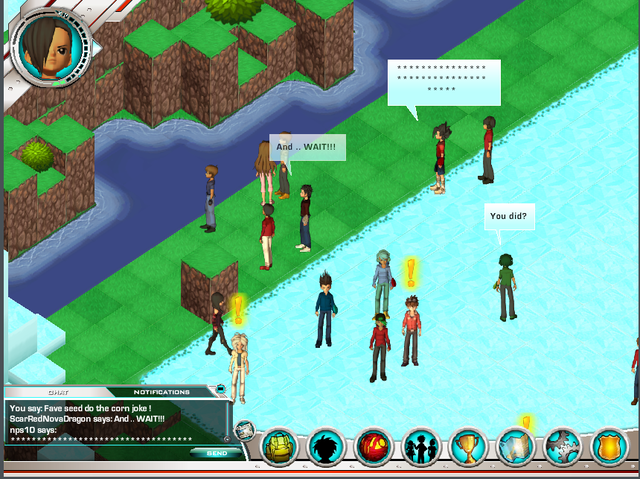Switch to the Chat tab
Screen dimensions: 640x479
pos(58,392)
